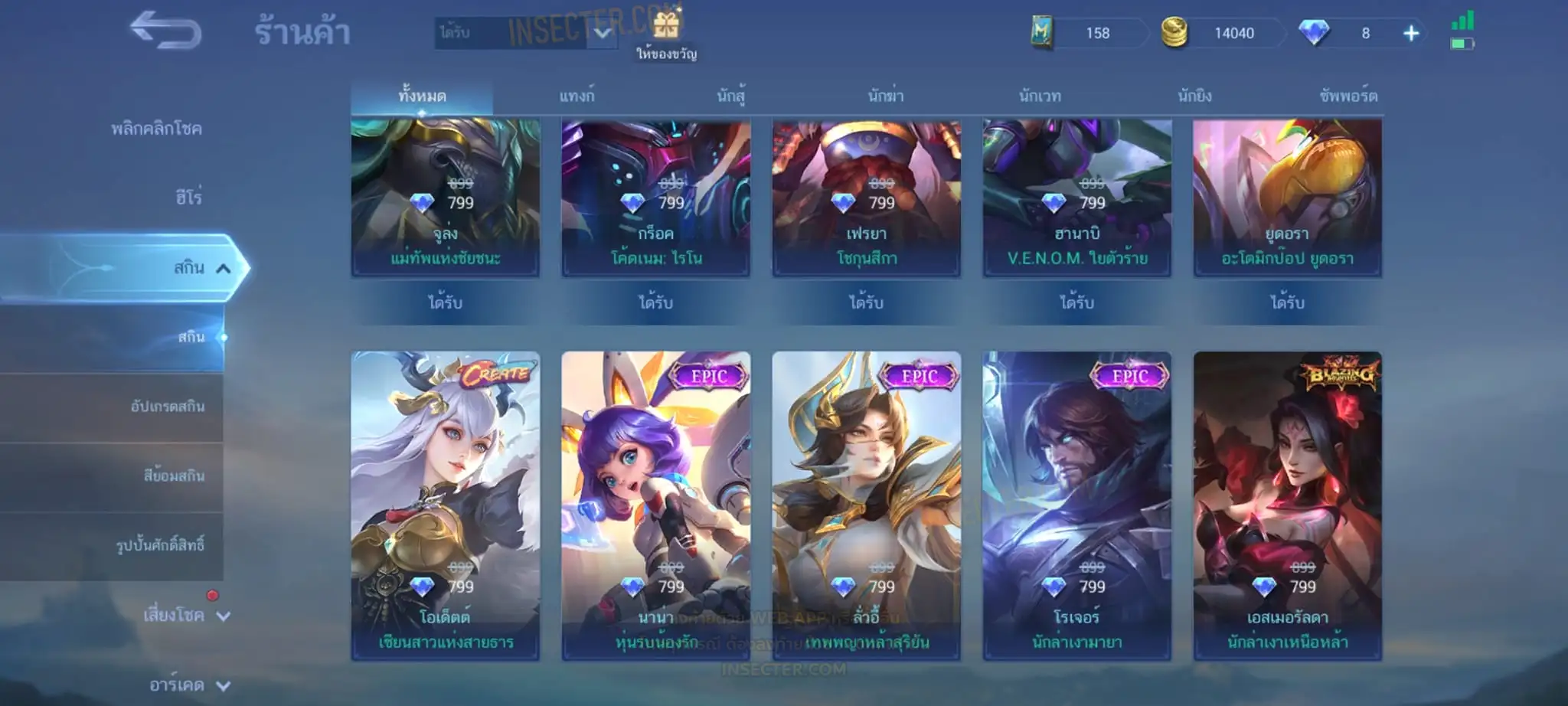Select the โอเด็ตต์ skin card
The image size is (1568, 706).
point(446,505)
